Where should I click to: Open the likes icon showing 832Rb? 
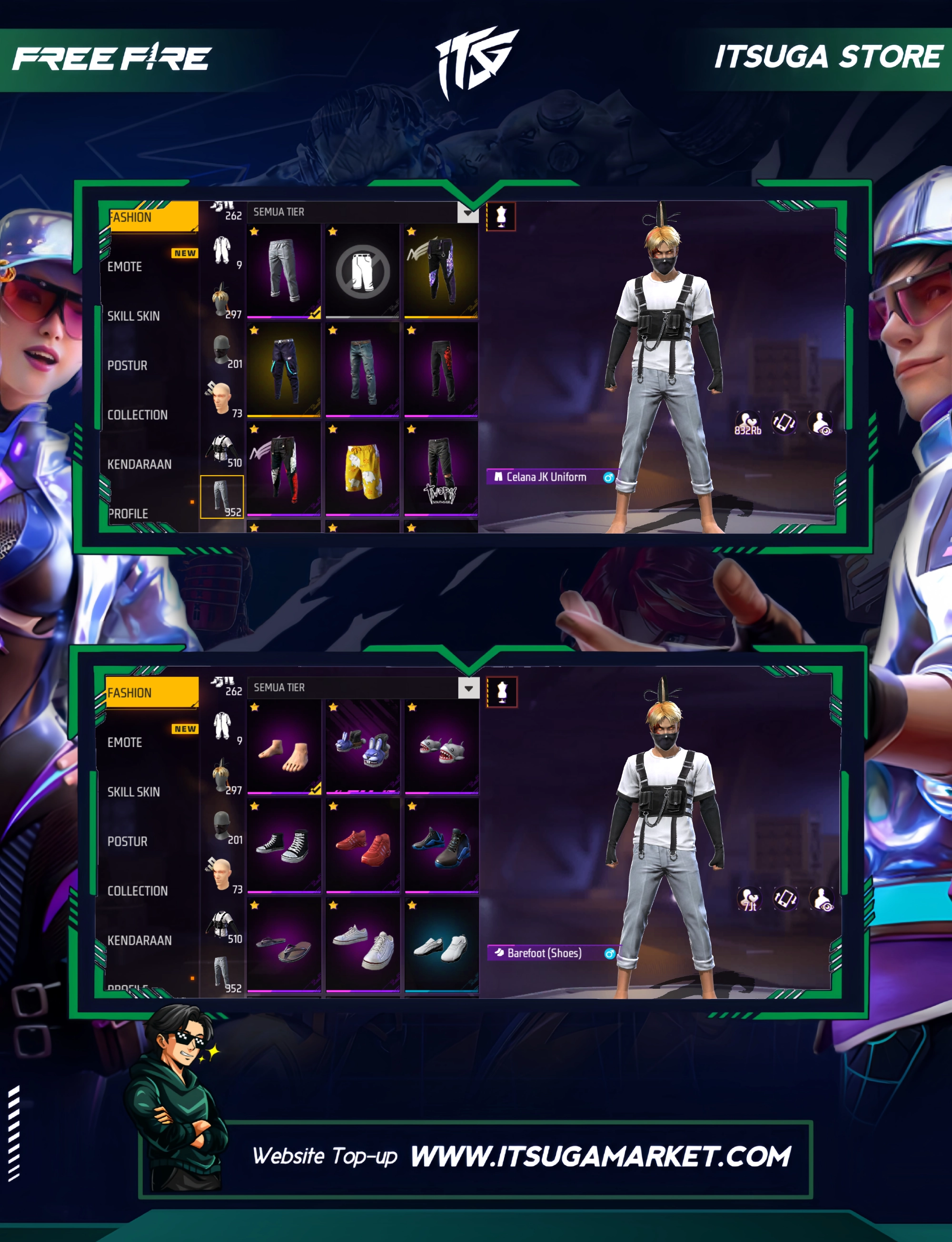coord(747,423)
